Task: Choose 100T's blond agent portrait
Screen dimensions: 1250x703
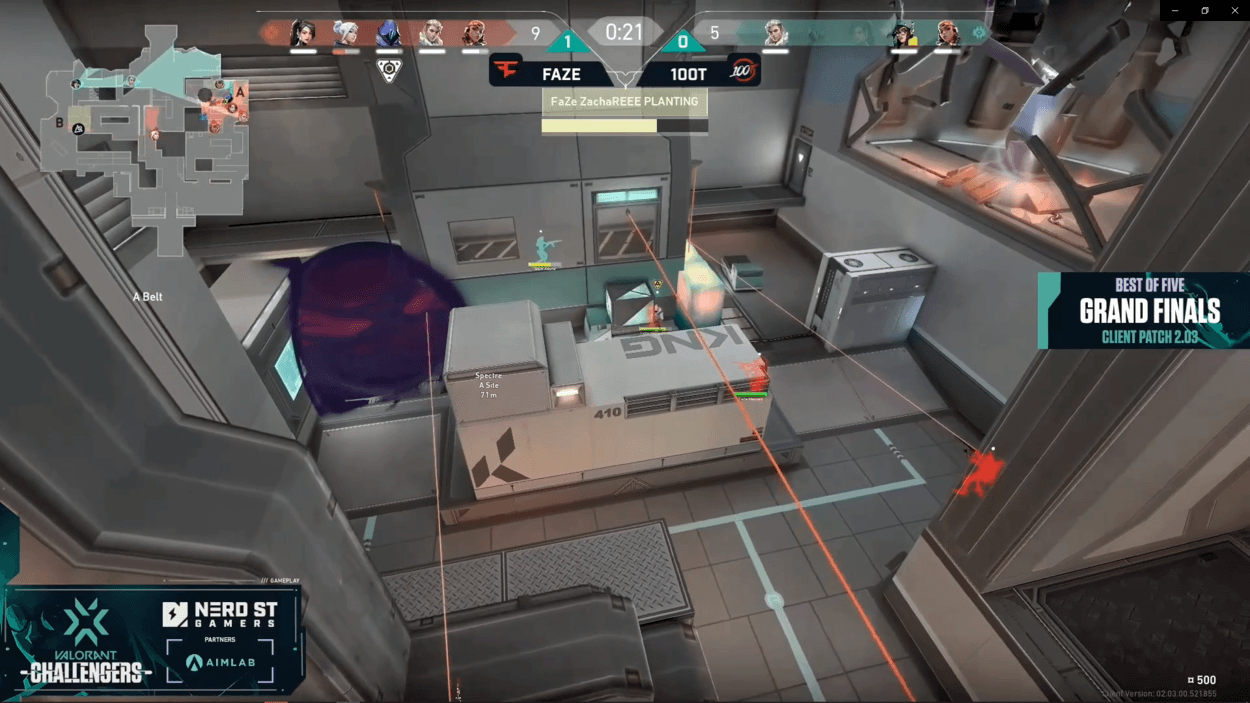Action: [775, 34]
